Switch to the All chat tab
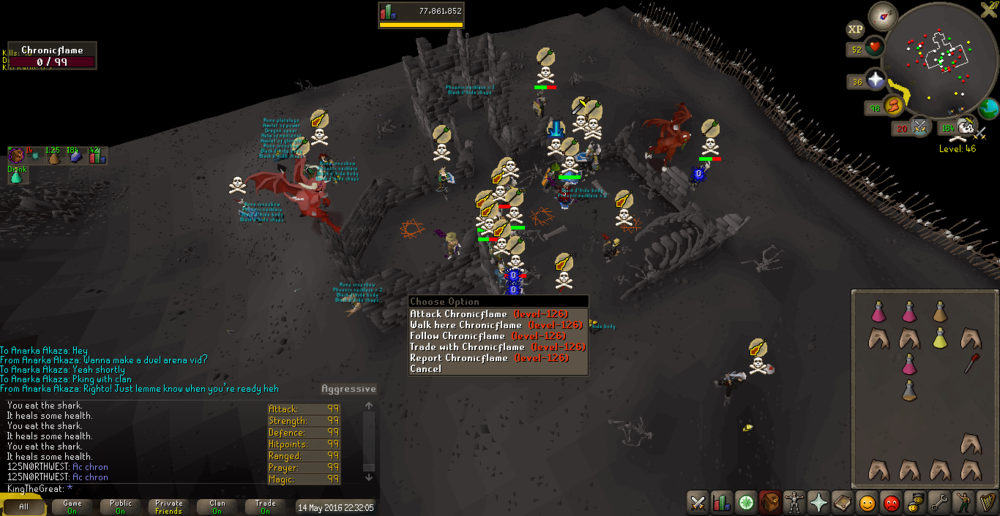 [24, 507]
